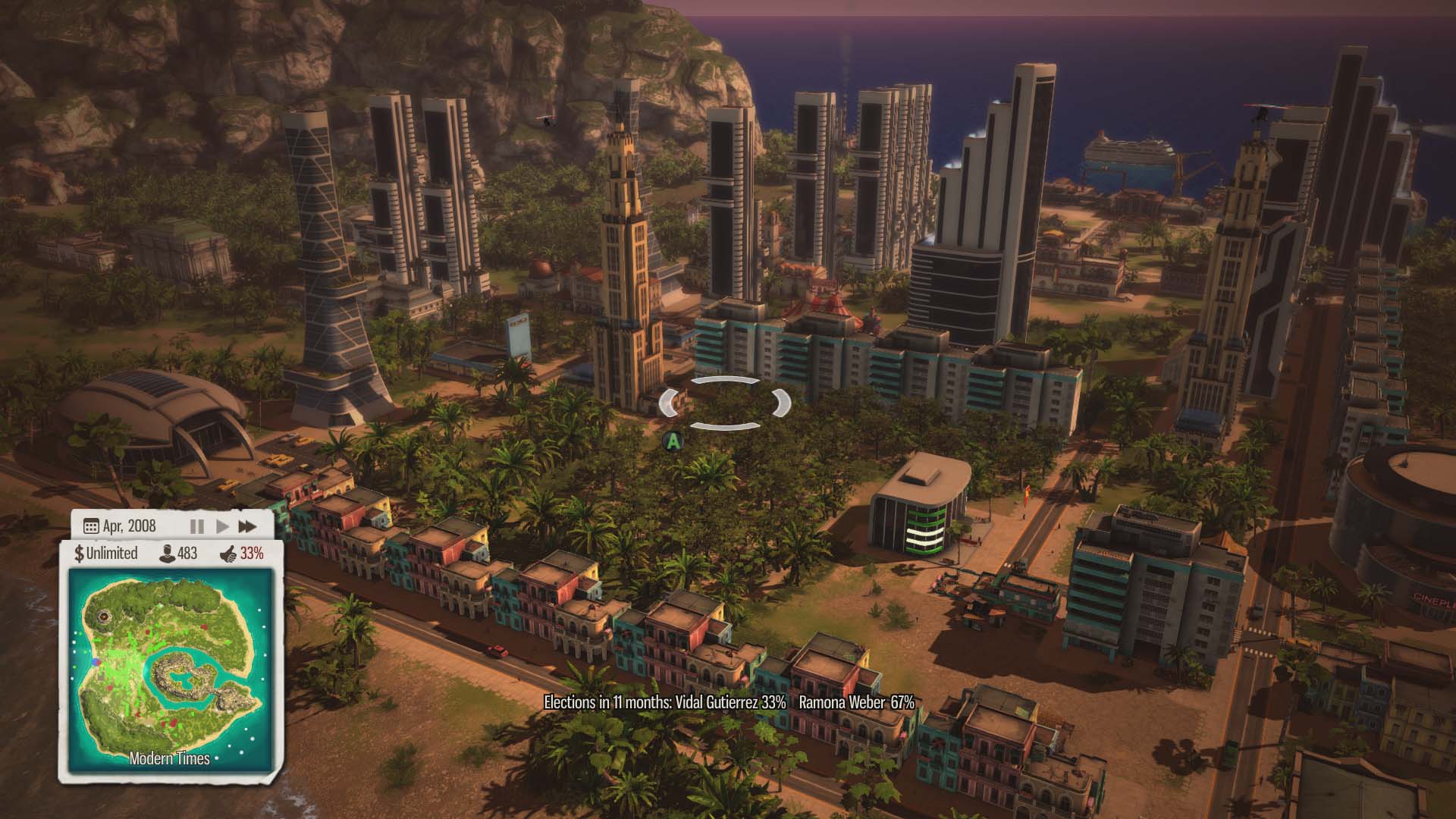Show population overview of 483 citizens
The image size is (1456, 819).
pyautogui.click(x=178, y=553)
